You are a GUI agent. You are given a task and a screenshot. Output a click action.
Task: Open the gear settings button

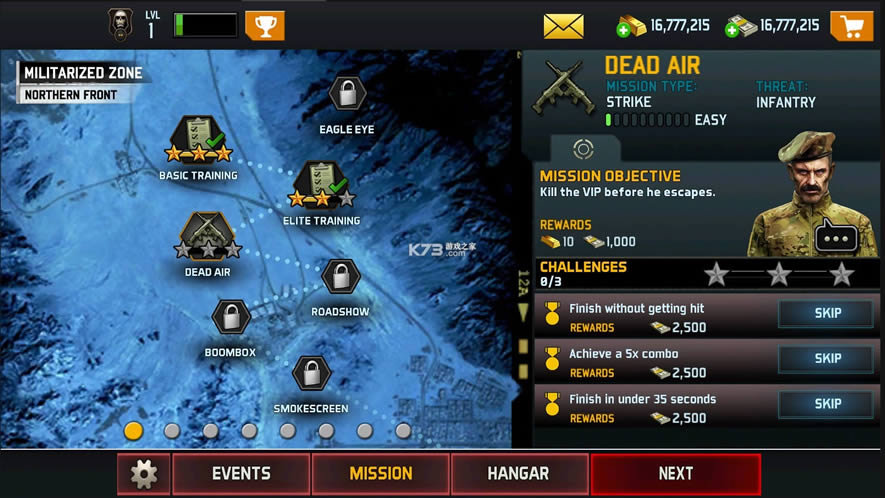[144, 474]
